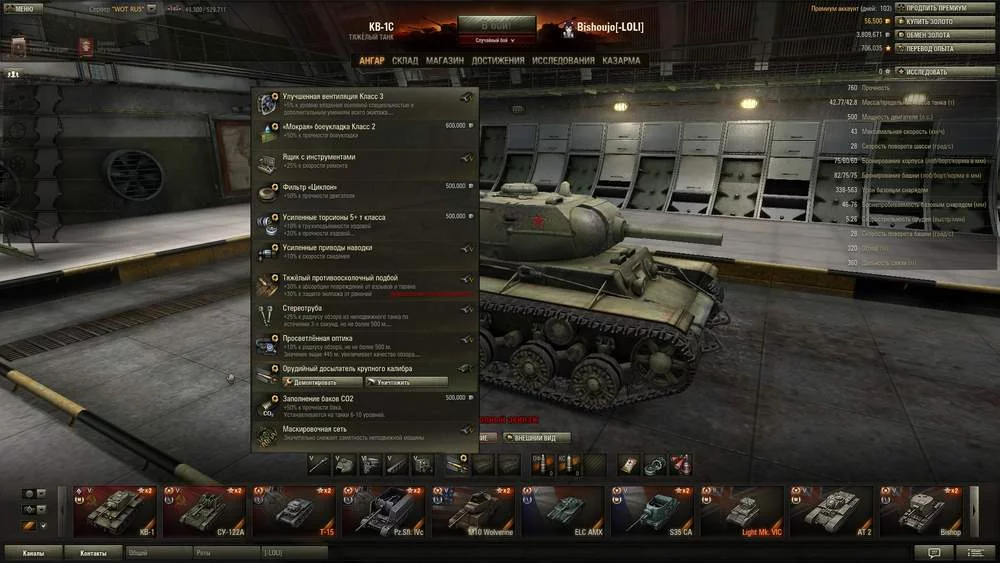Image resolution: width=1000 pixels, height=563 pixels.
Task: Go to the Достижения tab
Action: pos(498,60)
